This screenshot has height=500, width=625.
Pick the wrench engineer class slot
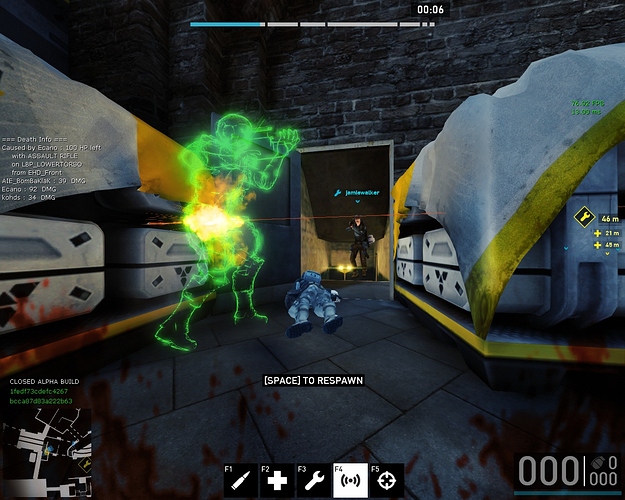tap(315, 481)
